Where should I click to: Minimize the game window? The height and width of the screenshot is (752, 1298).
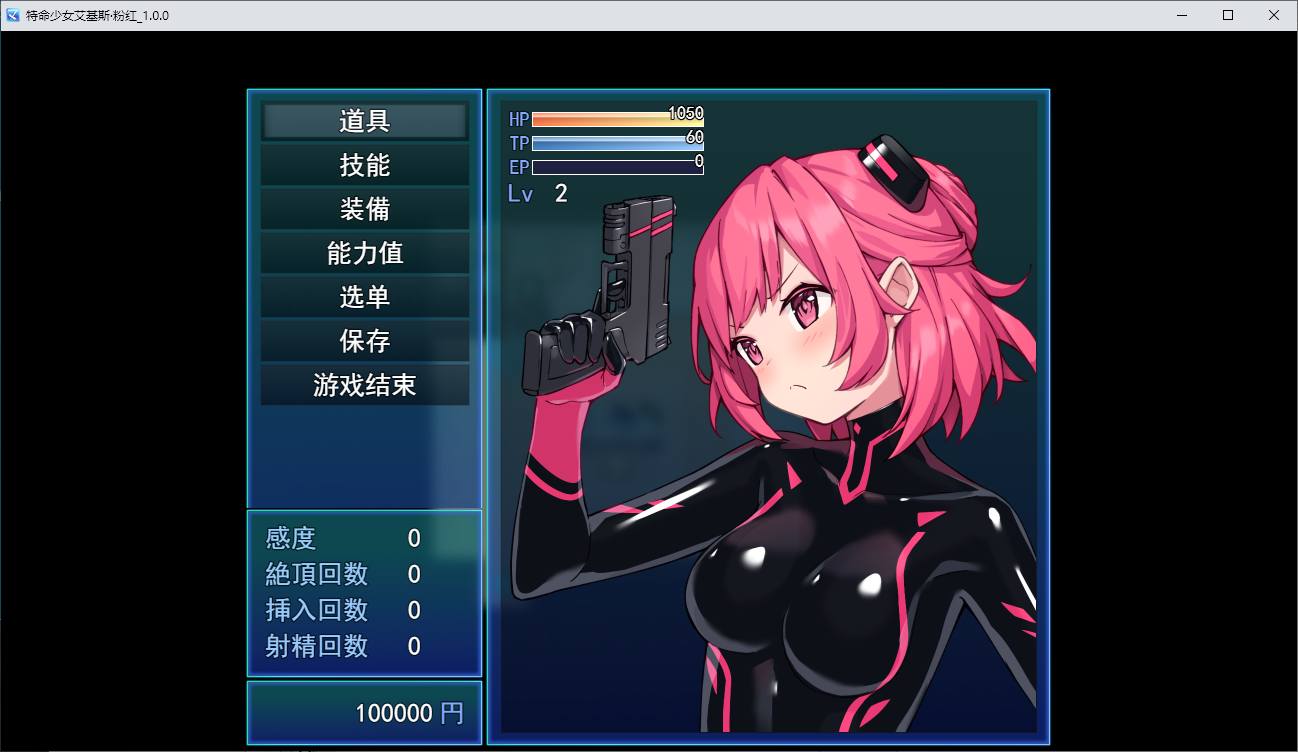coord(1182,15)
